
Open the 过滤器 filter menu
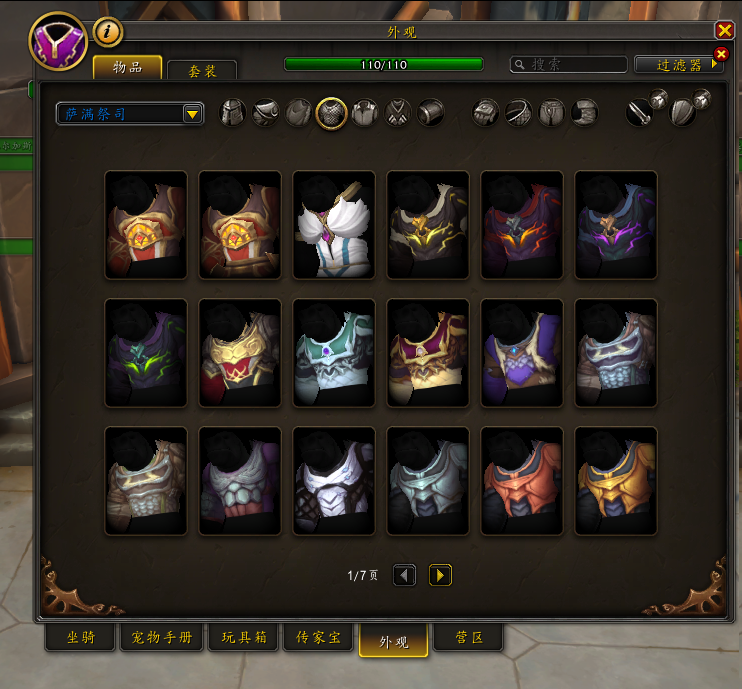coord(678,64)
